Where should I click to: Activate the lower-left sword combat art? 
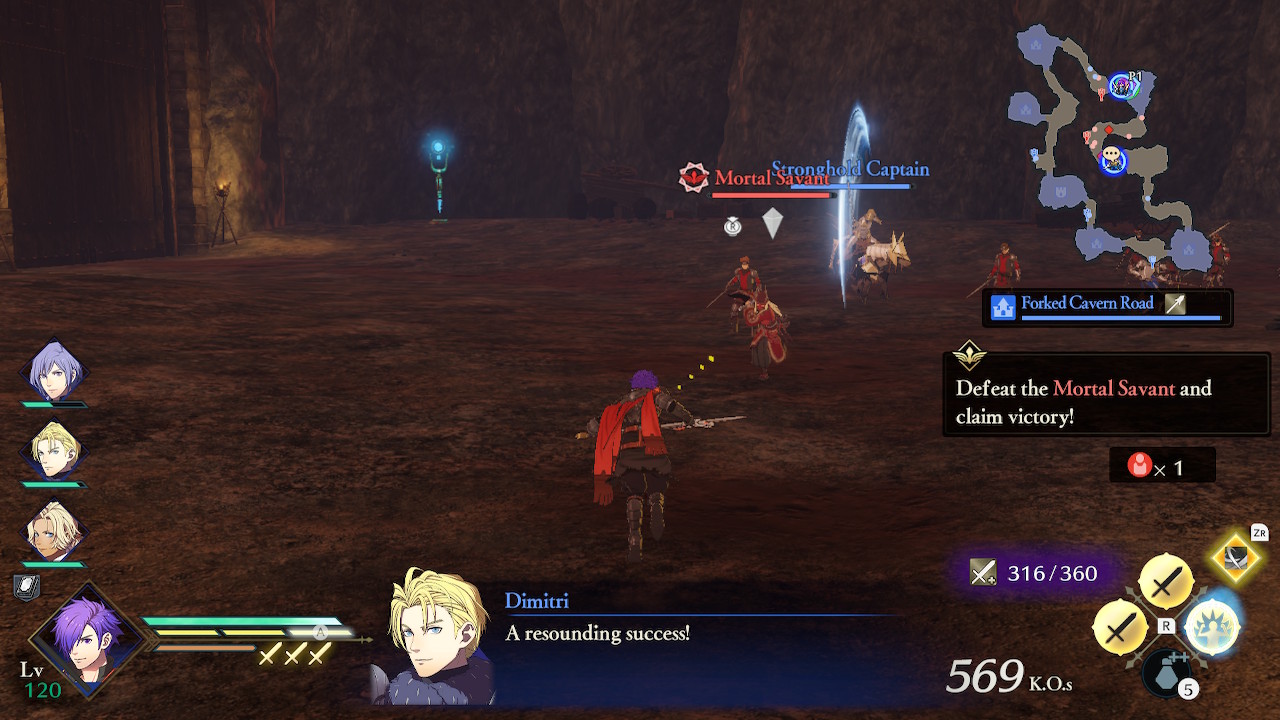[1121, 627]
